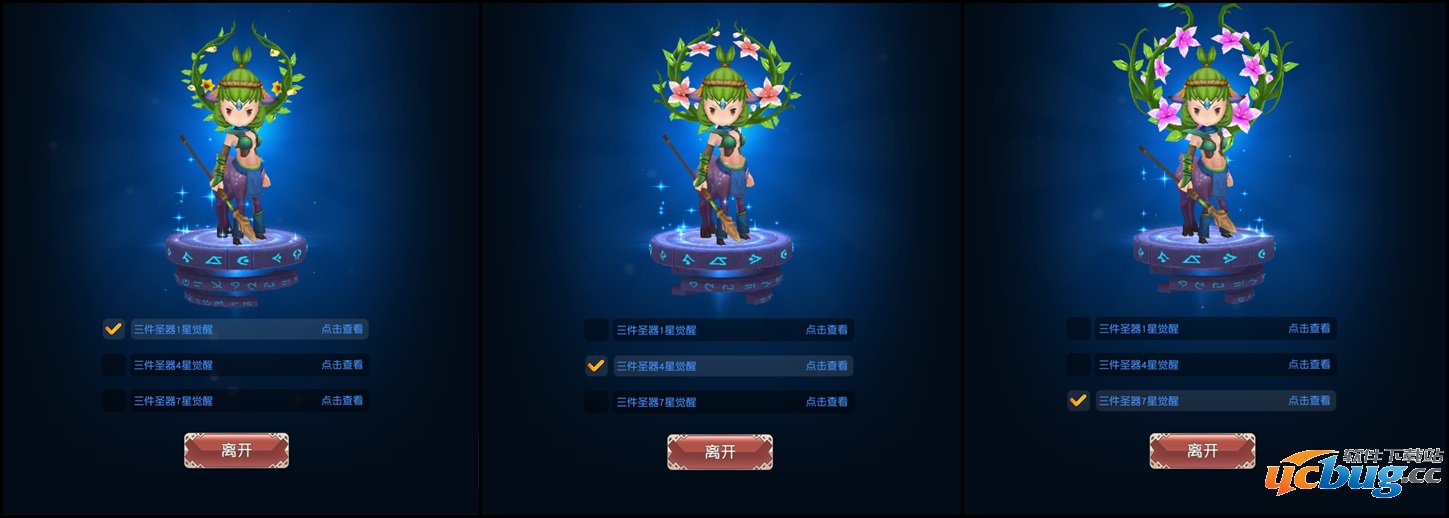The width and height of the screenshot is (1449, 518).
Task: Untick the checked 三件圣器4星觉醒 checkbox
Action: click(596, 366)
